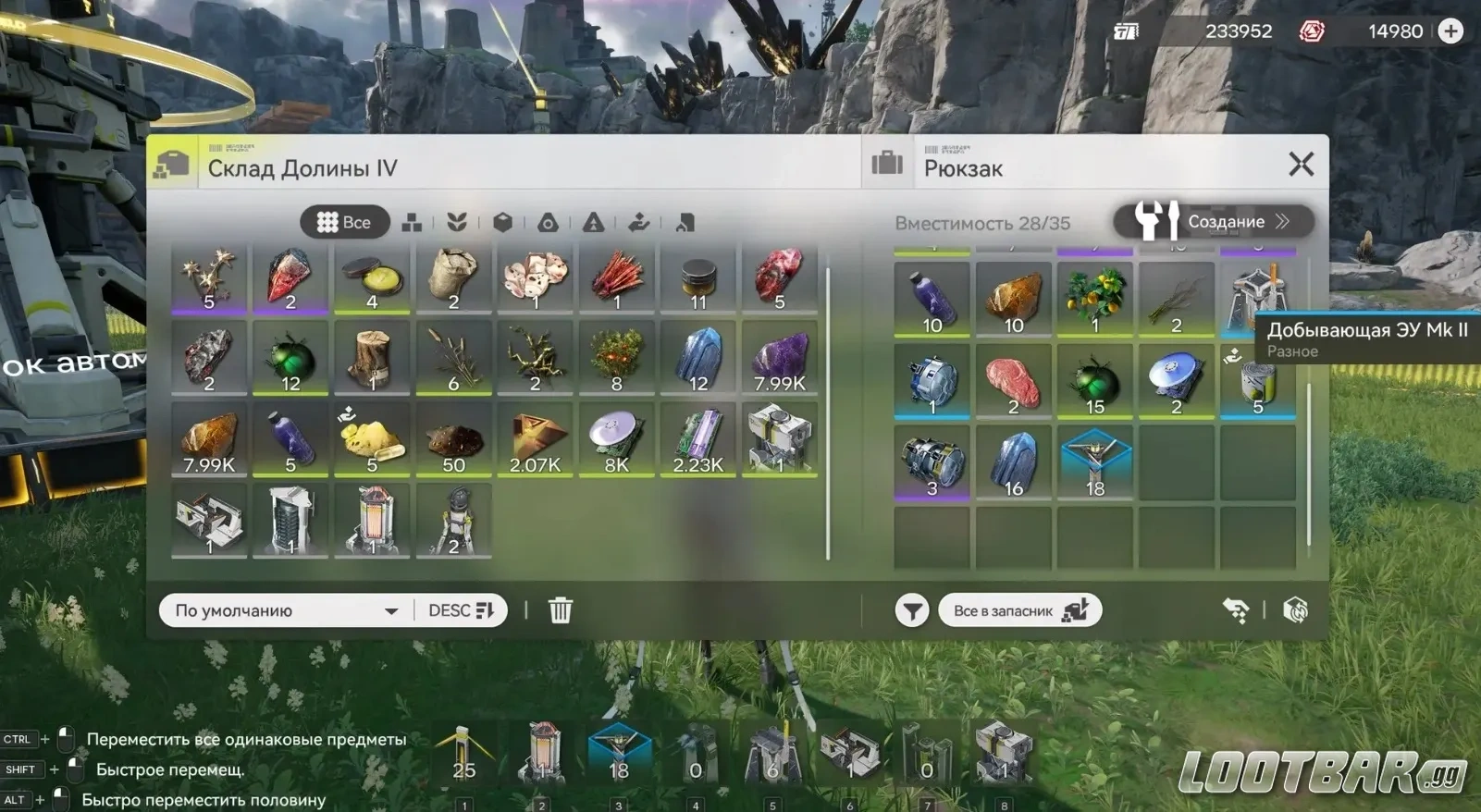This screenshot has width=1481, height=812.
Task: Choose the hotbar slot with 25 items
Action: (x=464, y=754)
